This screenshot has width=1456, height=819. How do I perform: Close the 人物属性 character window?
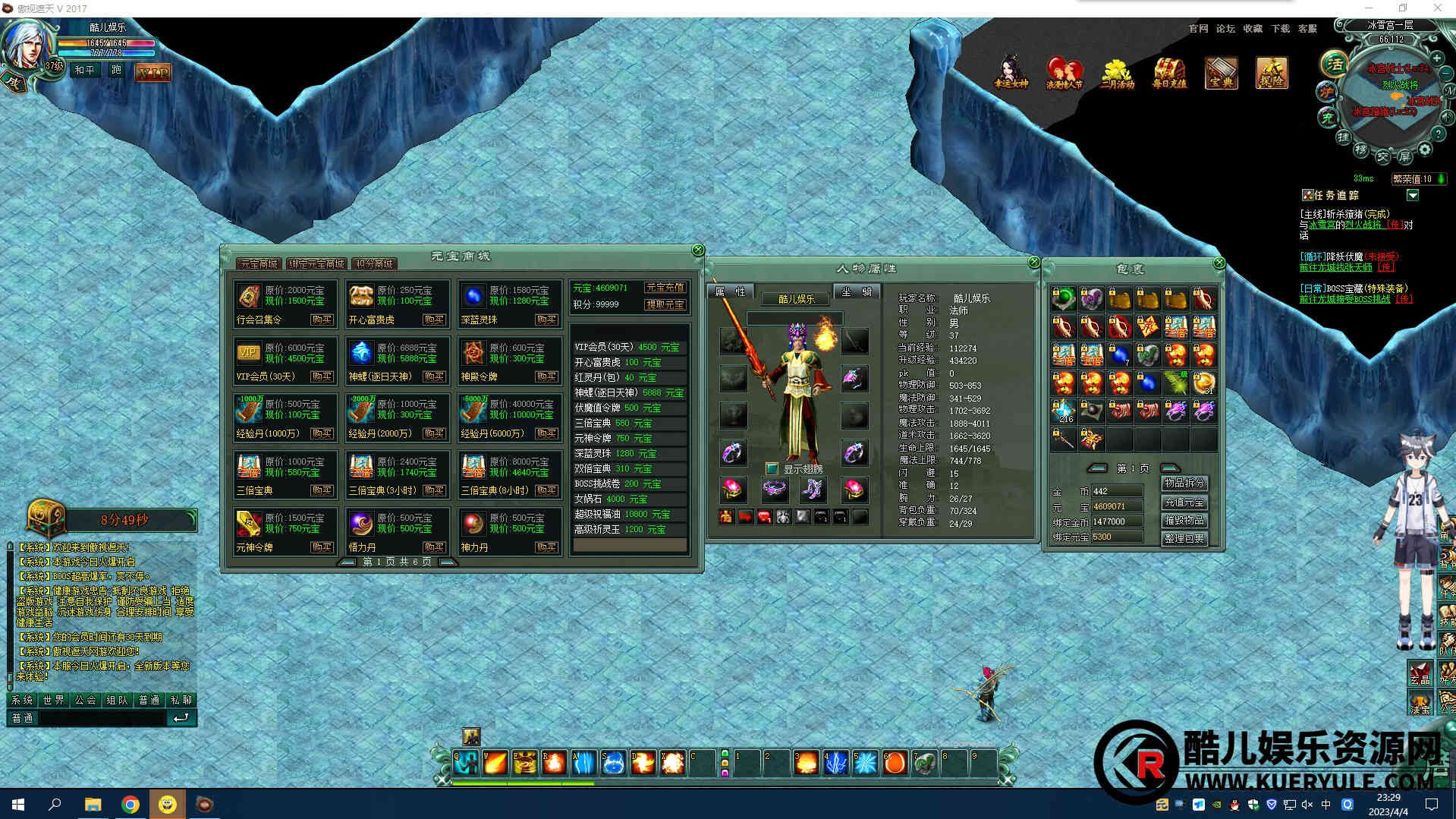[x=1034, y=262]
